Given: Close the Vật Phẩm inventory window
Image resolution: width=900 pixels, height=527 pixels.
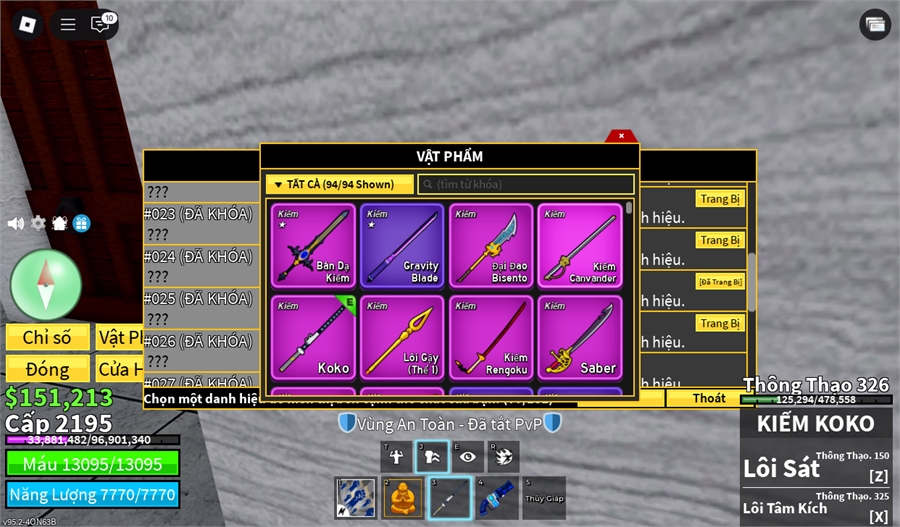Looking at the screenshot, I should tap(621, 136).
